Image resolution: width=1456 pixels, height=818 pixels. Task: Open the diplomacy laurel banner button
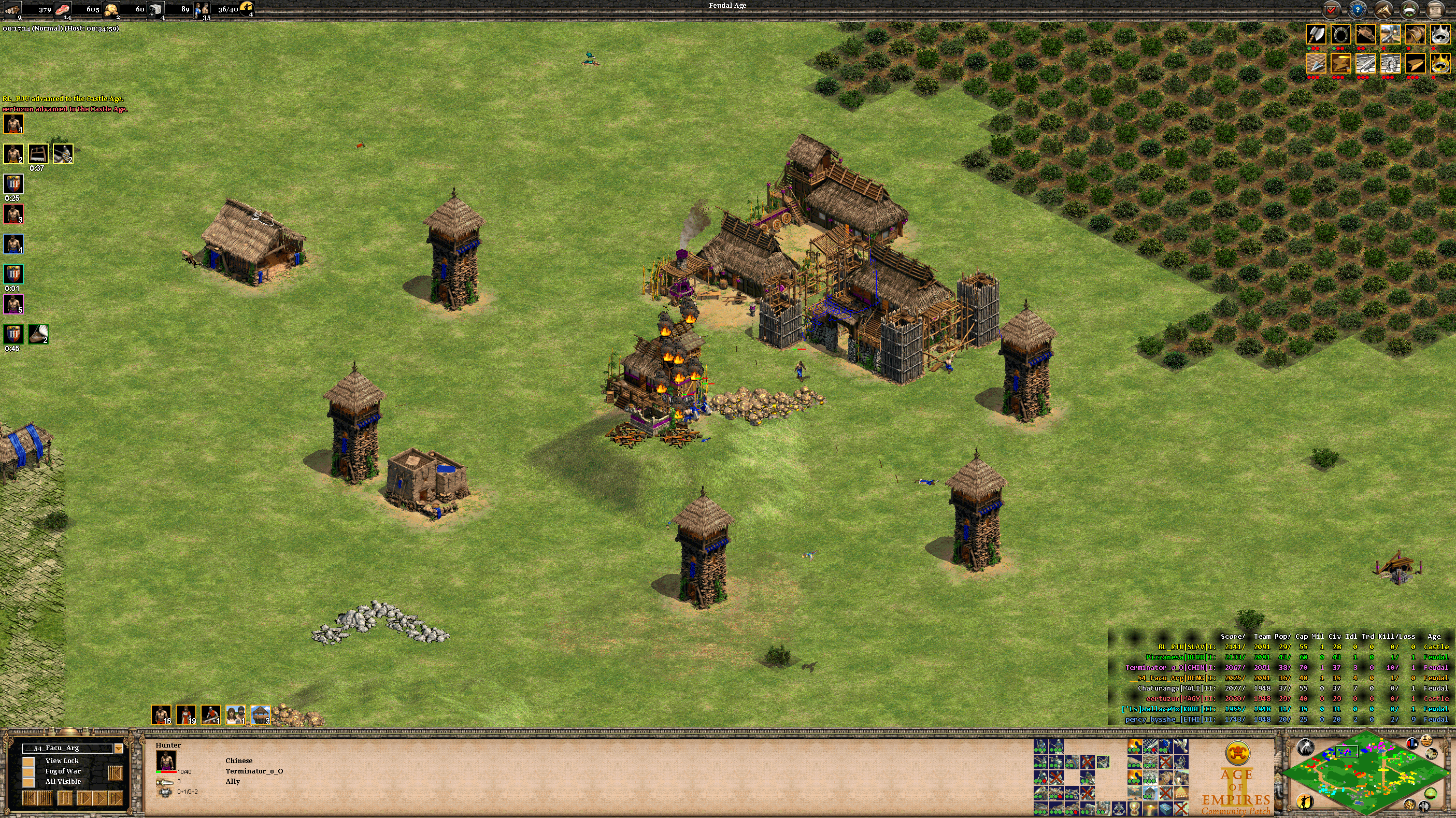click(x=1410, y=10)
